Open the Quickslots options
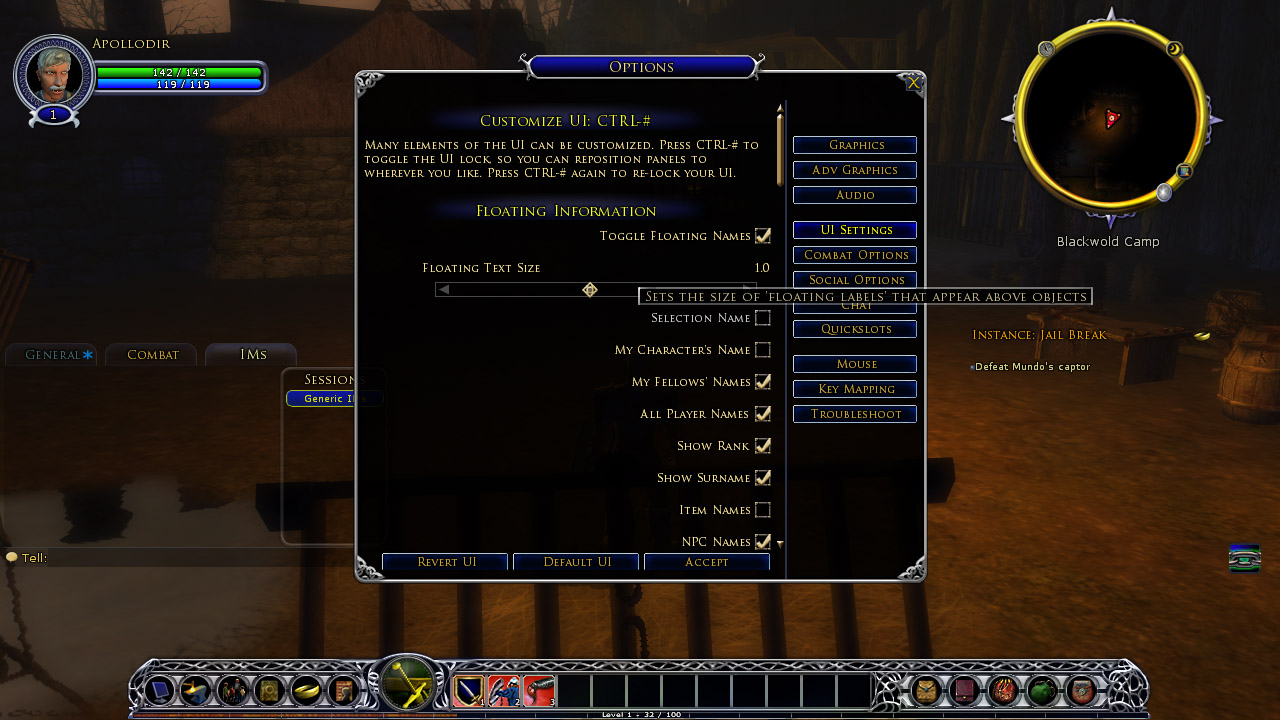The width and height of the screenshot is (1280, 720). (855, 329)
